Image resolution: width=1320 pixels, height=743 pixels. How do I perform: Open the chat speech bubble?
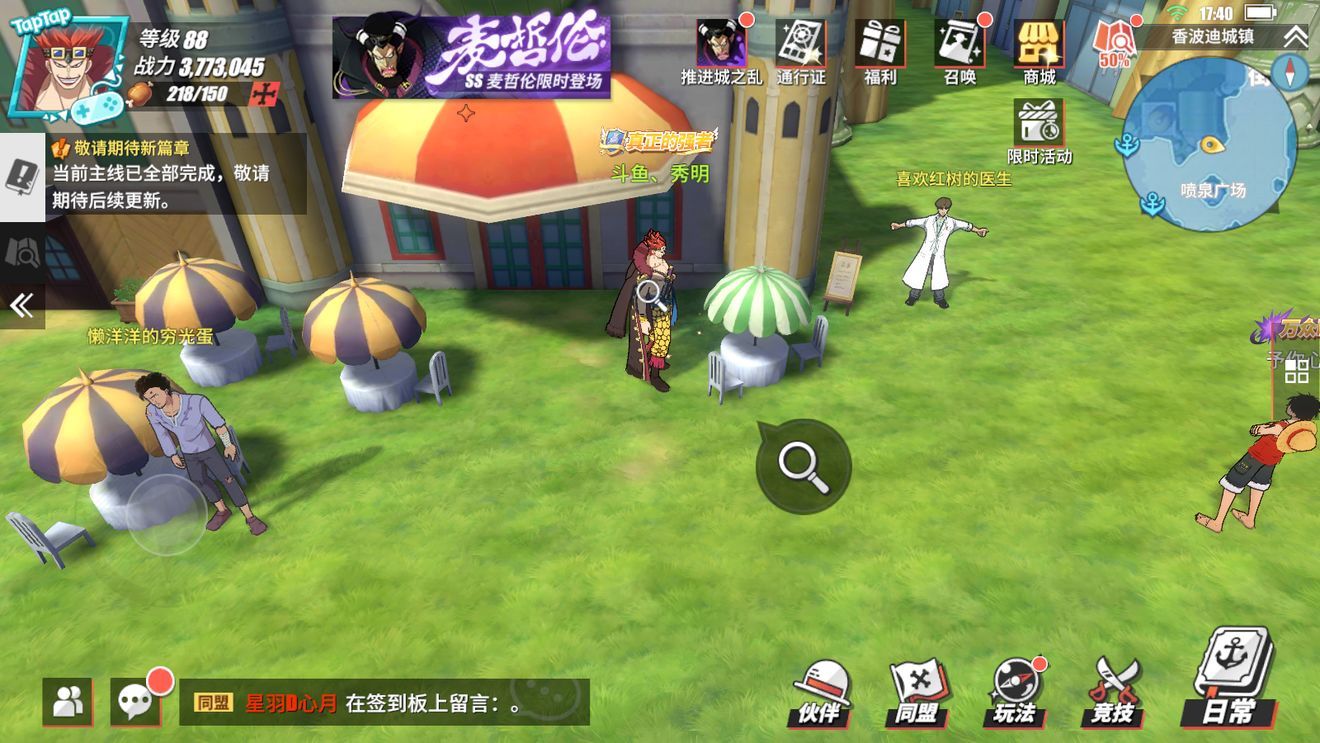(136, 701)
